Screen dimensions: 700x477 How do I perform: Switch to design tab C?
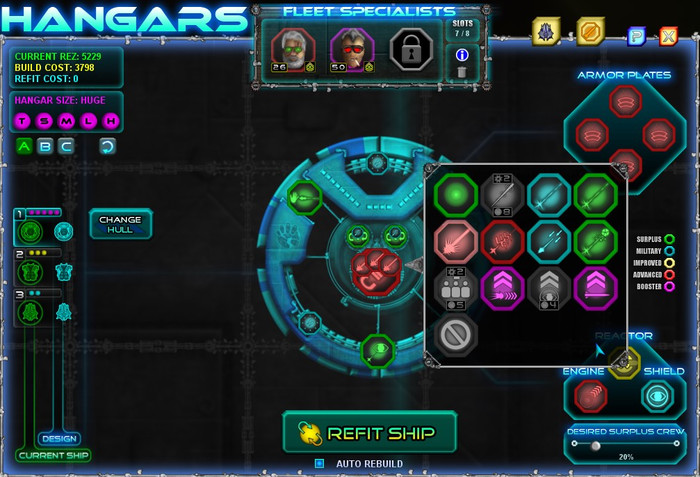coord(66,146)
